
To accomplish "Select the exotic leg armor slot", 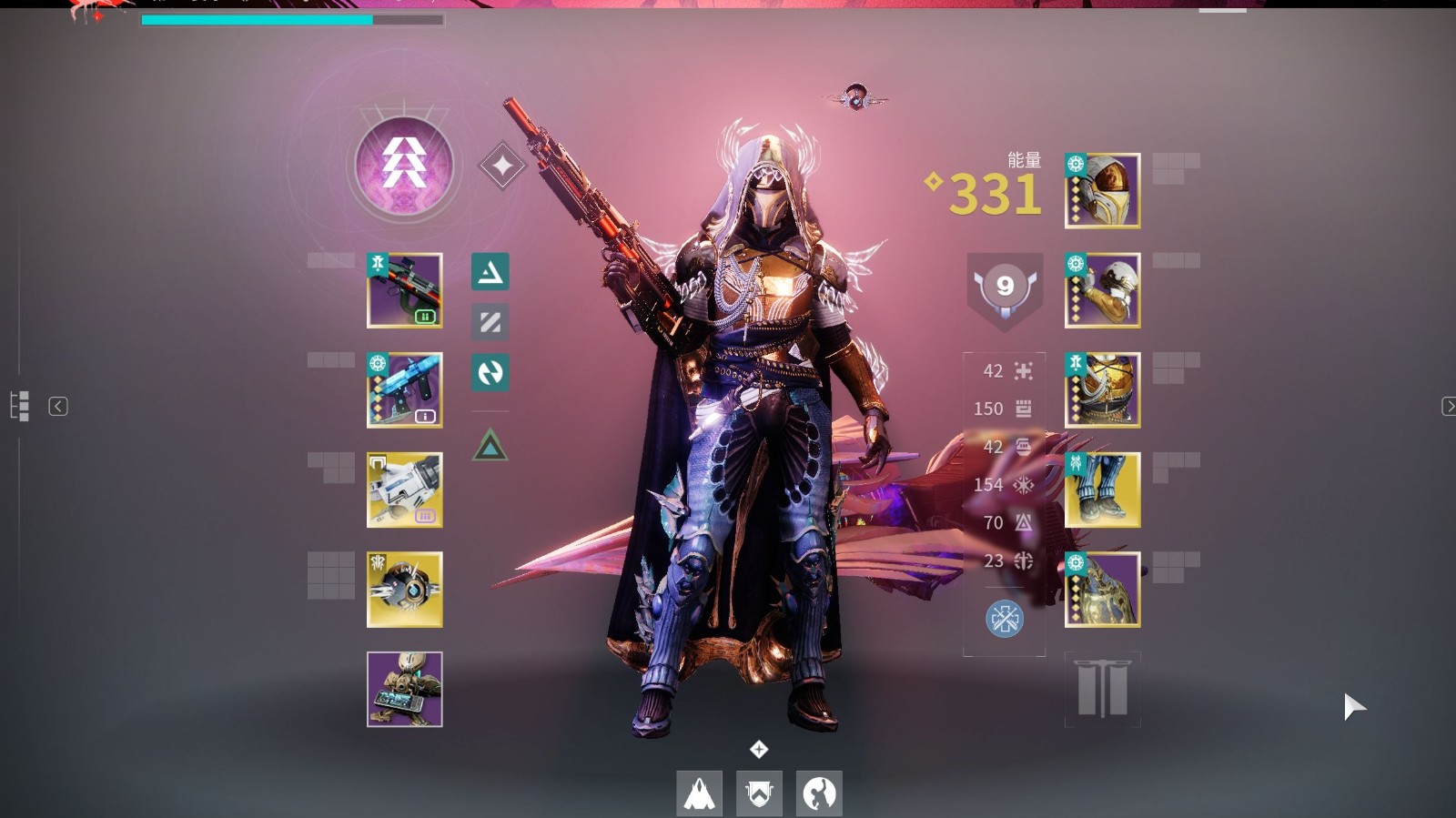I will point(1102,490).
